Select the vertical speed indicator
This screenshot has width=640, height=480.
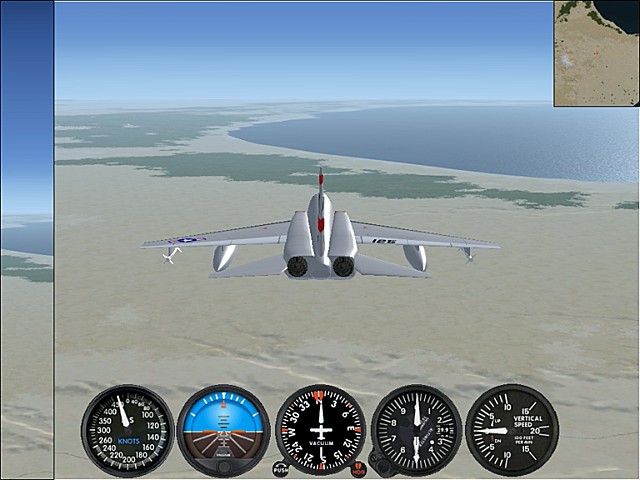point(512,430)
